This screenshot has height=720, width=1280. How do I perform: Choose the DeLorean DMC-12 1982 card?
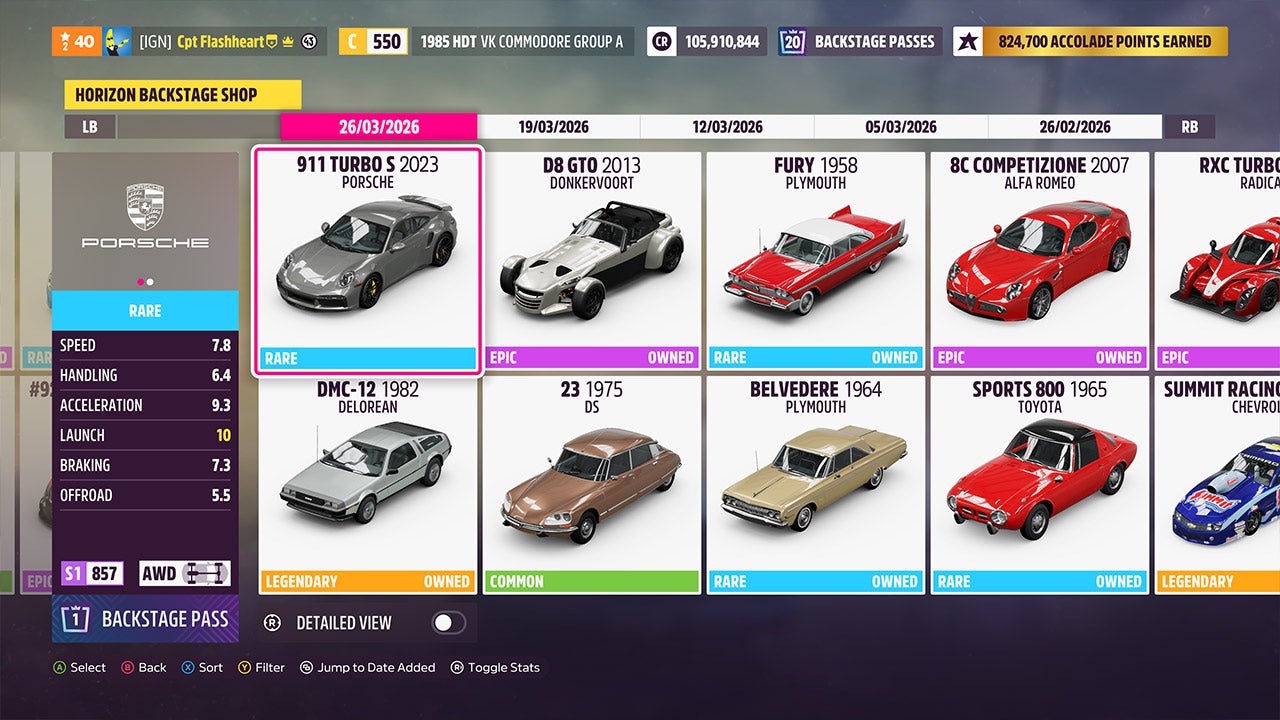[368, 484]
